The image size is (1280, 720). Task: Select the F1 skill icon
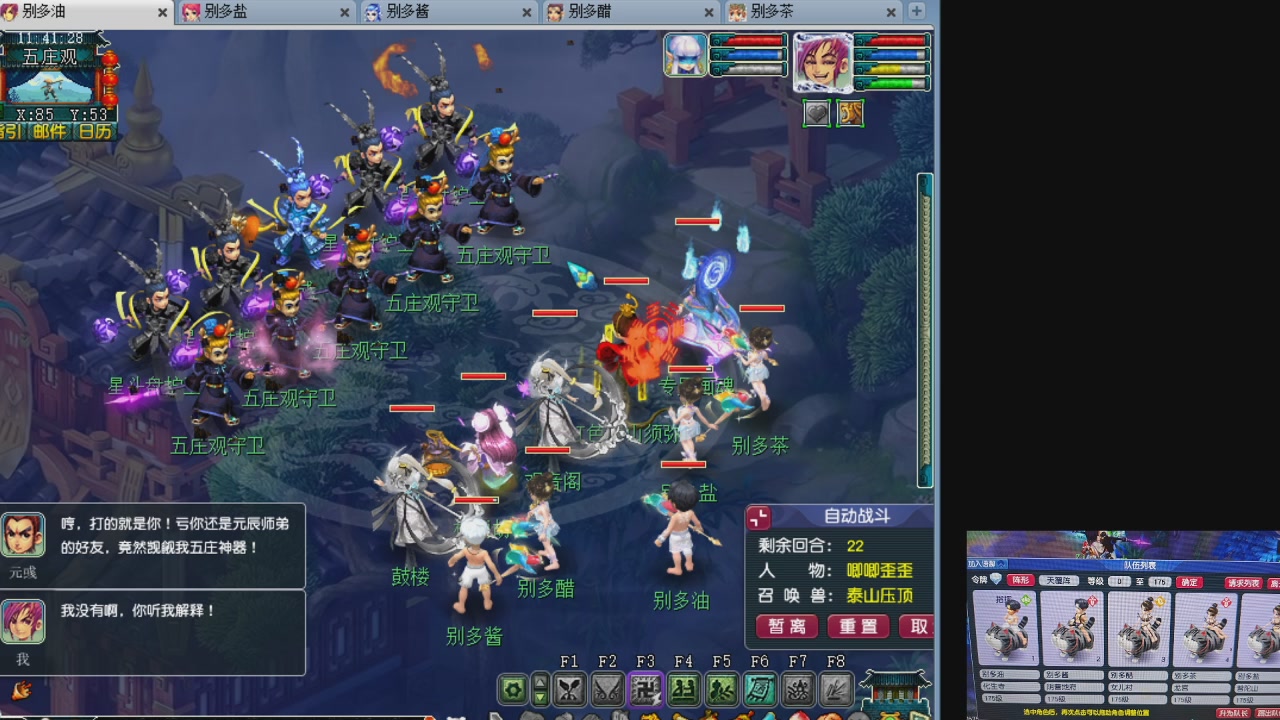click(x=568, y=688)
